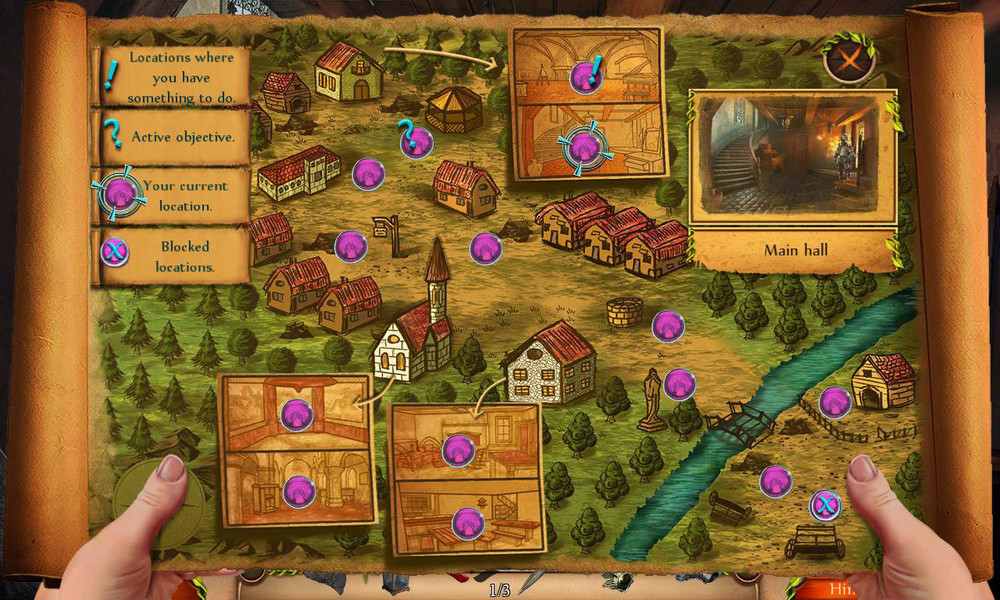The image size is (1000, 600).
Task: Go to the marker by the riverside barn
Action: [835, 402]
